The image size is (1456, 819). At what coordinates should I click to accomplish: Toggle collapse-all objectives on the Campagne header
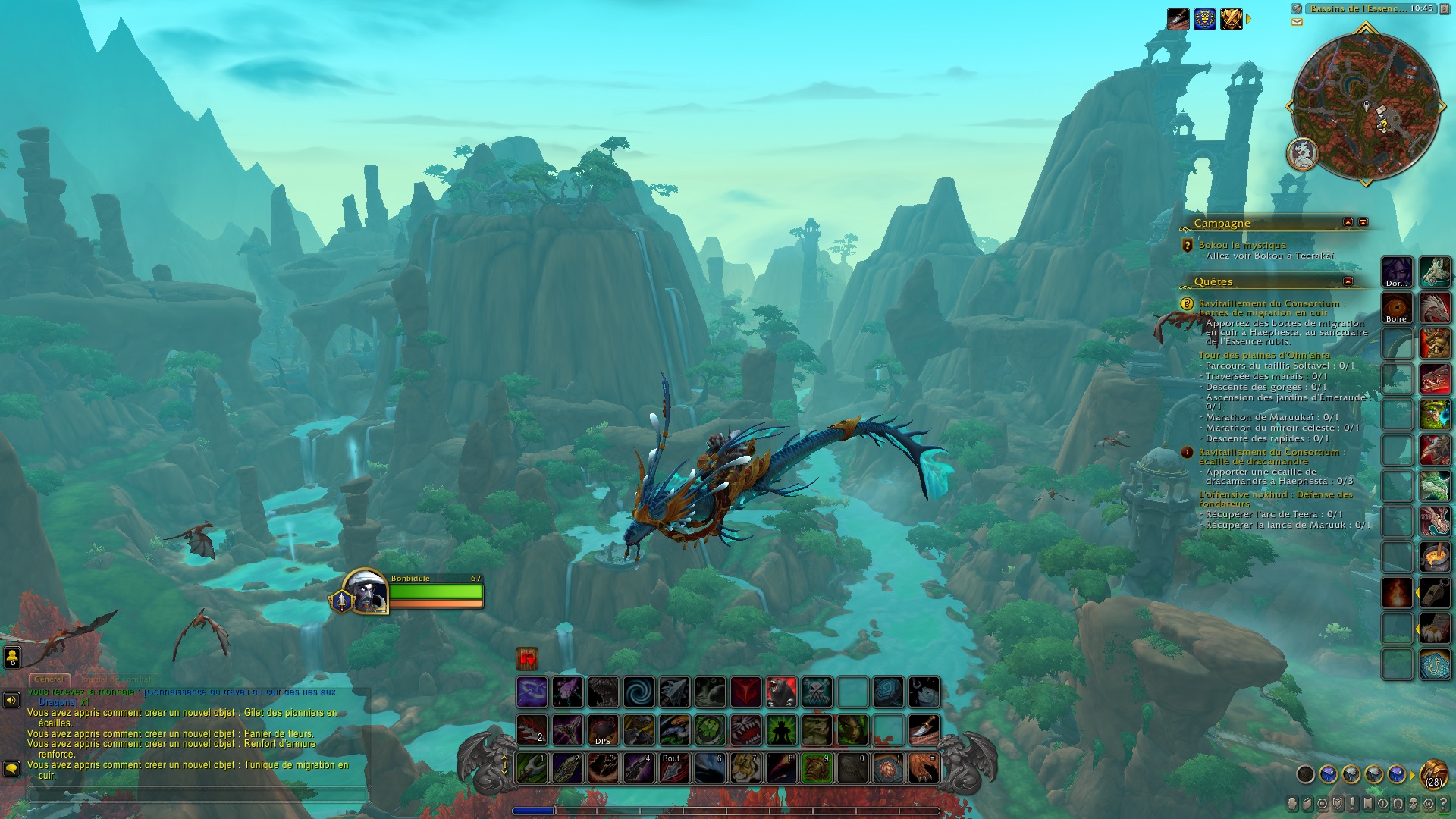click(x=1363, y=223)
